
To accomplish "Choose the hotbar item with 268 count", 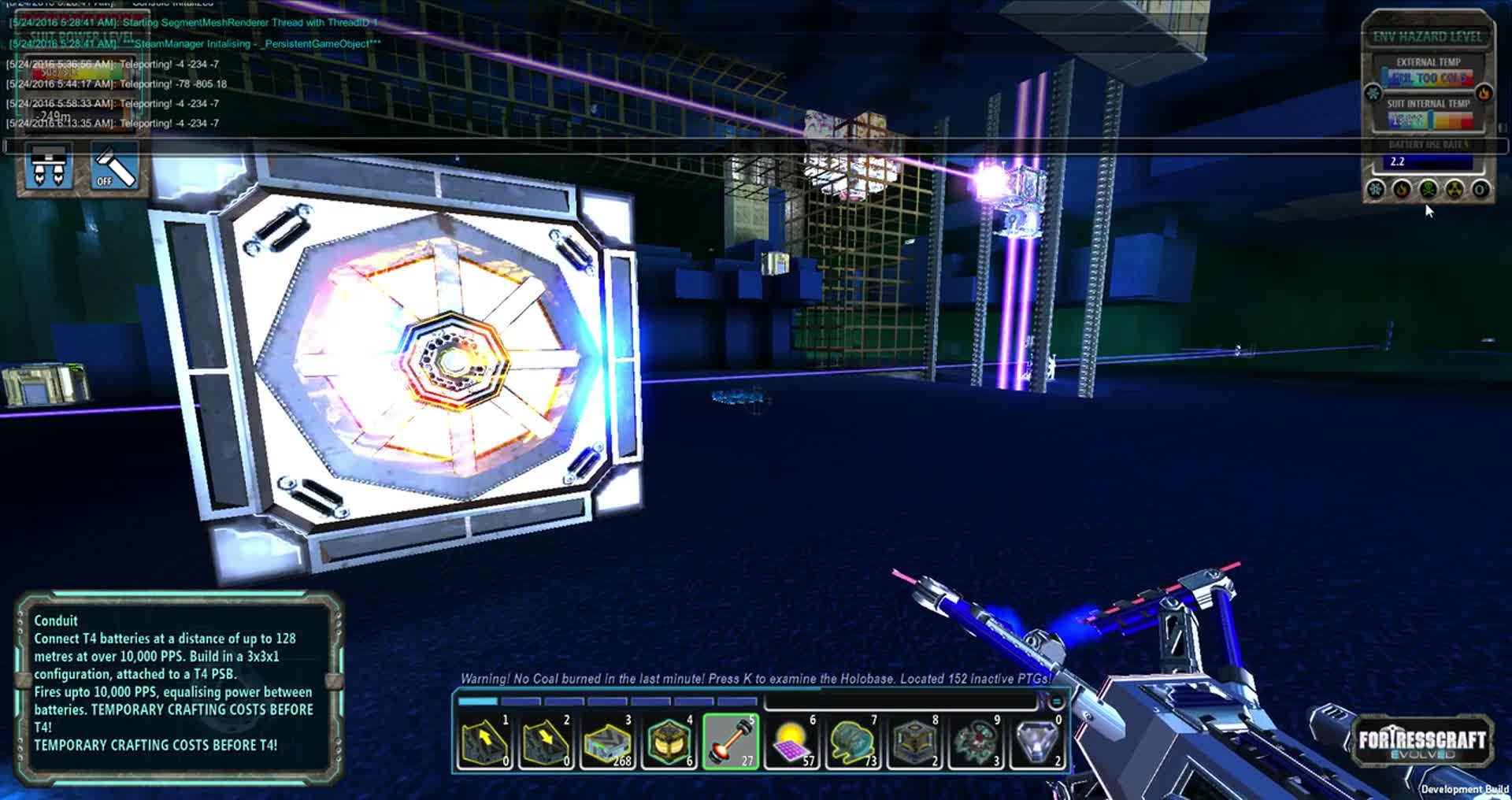I will click(607, 742).
